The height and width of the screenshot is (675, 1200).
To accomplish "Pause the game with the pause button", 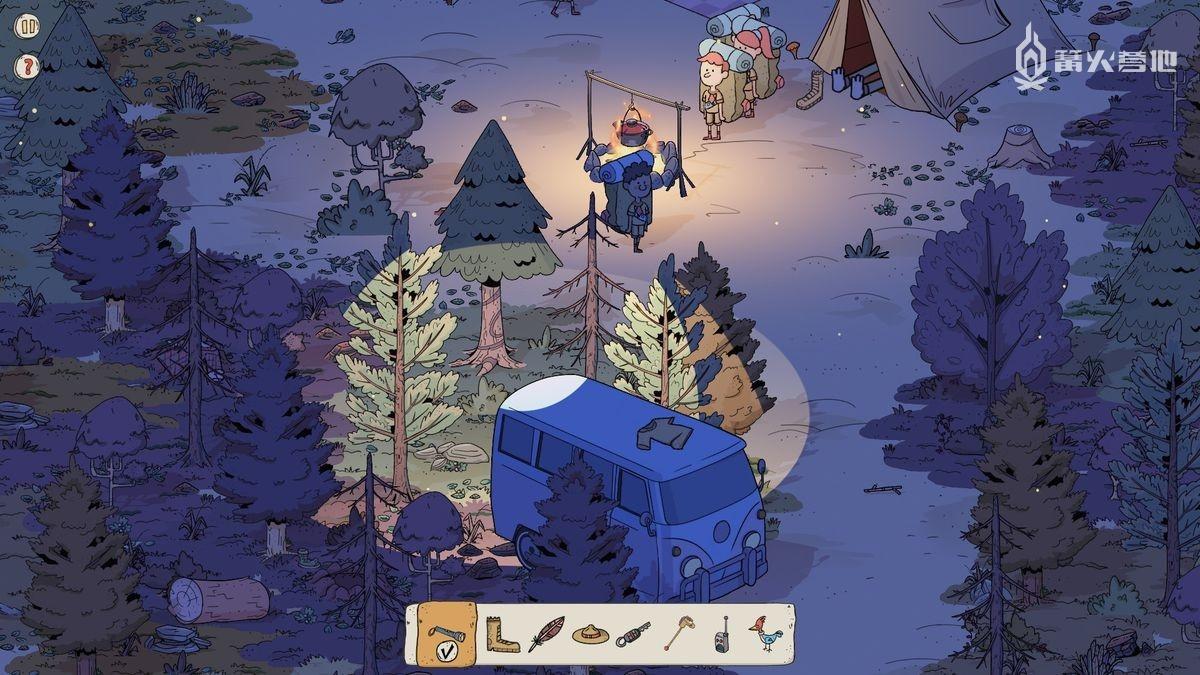I will 27,26.
